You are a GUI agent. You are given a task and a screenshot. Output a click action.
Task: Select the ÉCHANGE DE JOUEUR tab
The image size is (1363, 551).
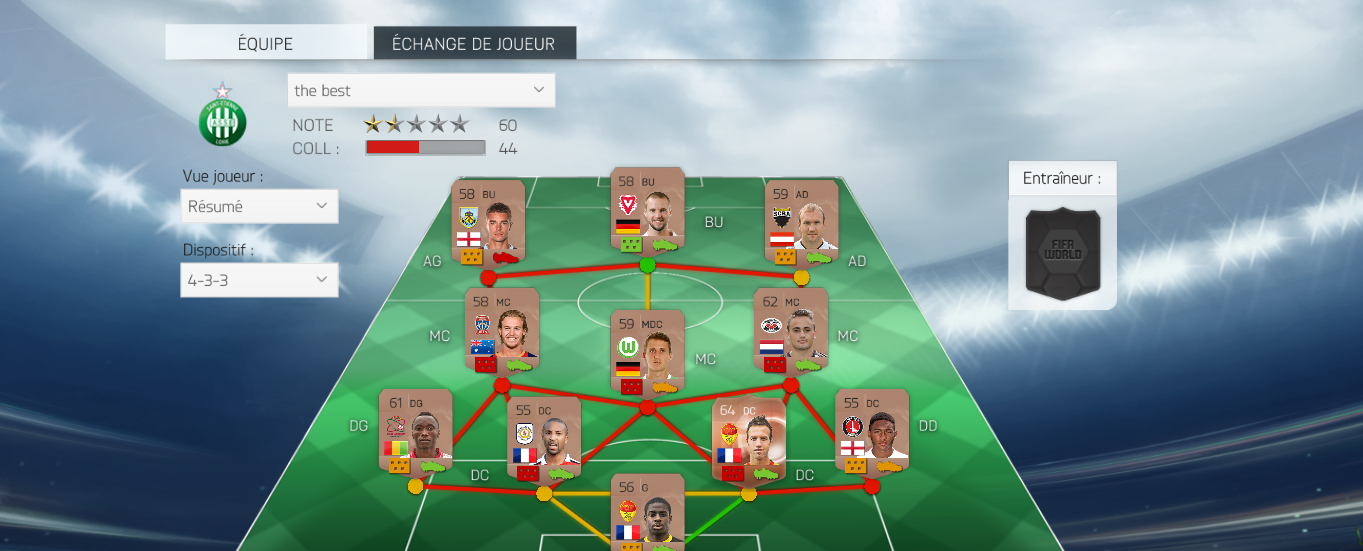[474, 43]
